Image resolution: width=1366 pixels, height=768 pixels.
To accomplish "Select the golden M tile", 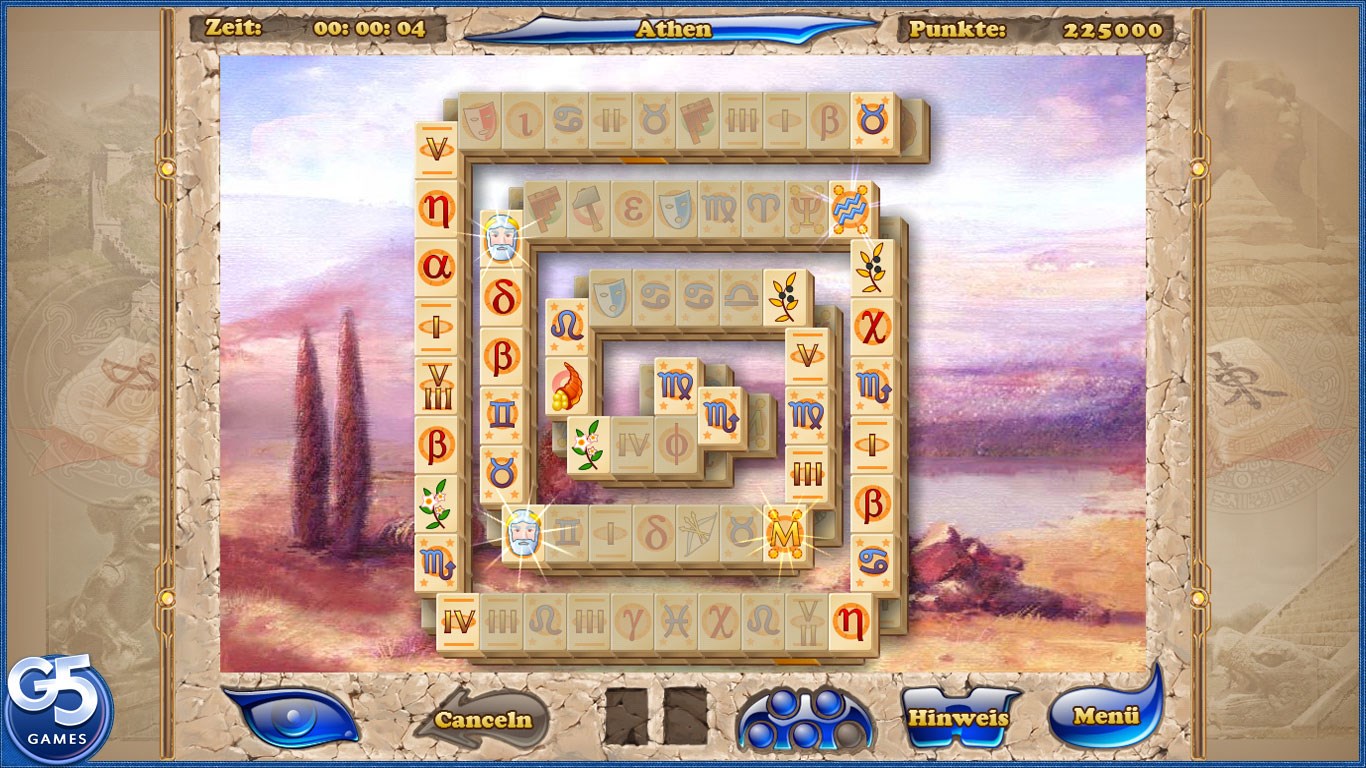I will pos(784,535).
